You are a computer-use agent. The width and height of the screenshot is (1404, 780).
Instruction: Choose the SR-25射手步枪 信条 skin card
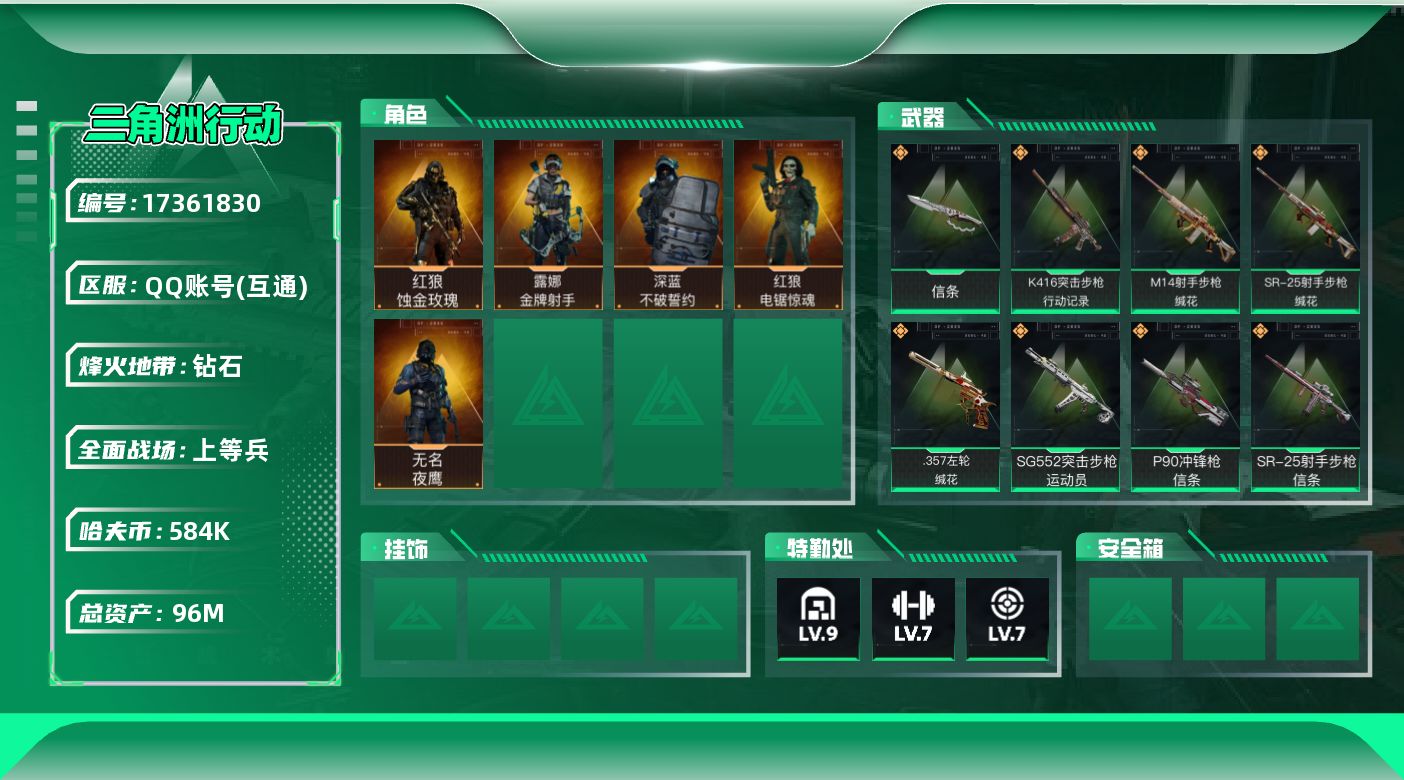tap(1305, 406)
